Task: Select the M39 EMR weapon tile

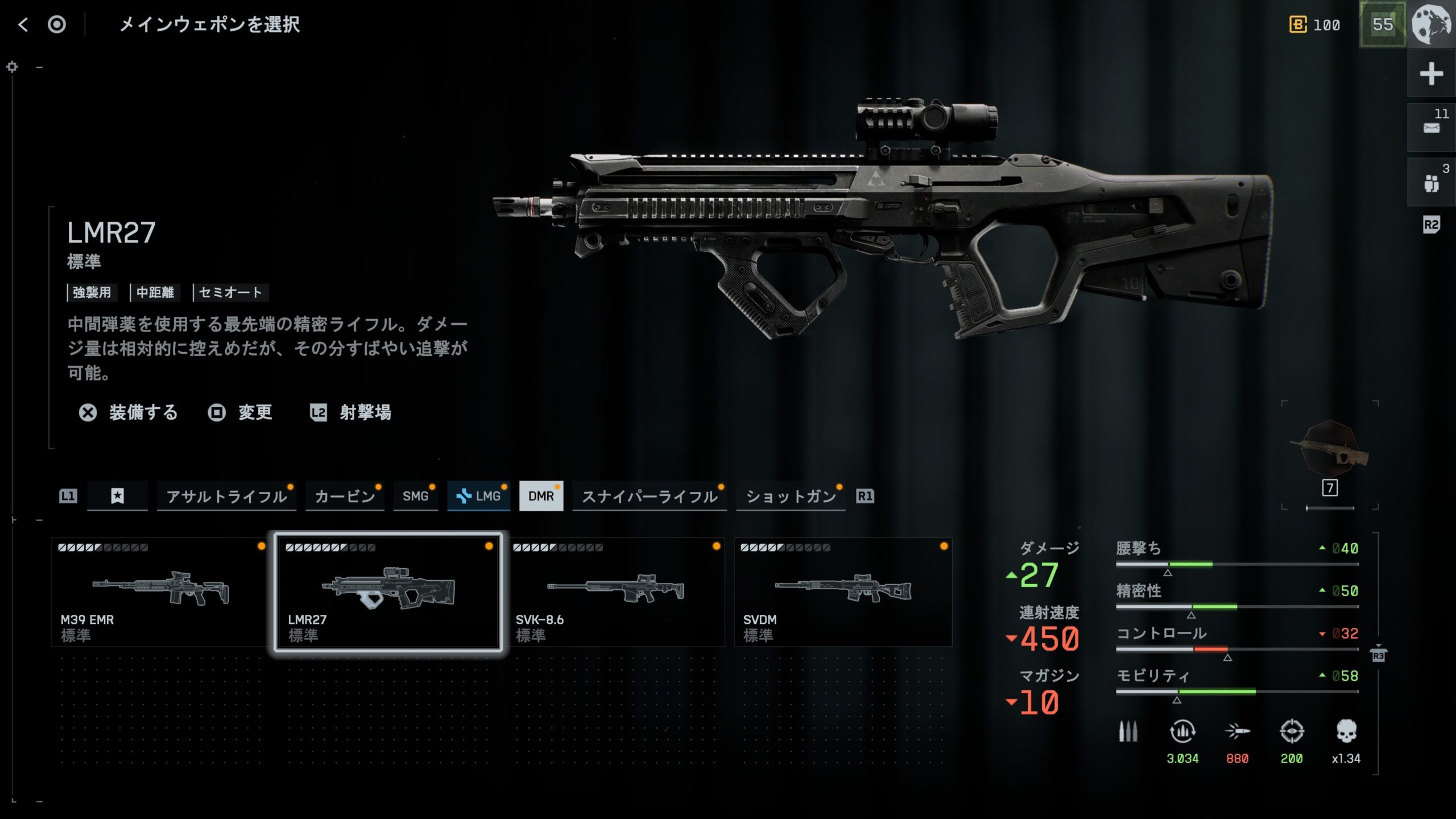Action: (159, 591)
